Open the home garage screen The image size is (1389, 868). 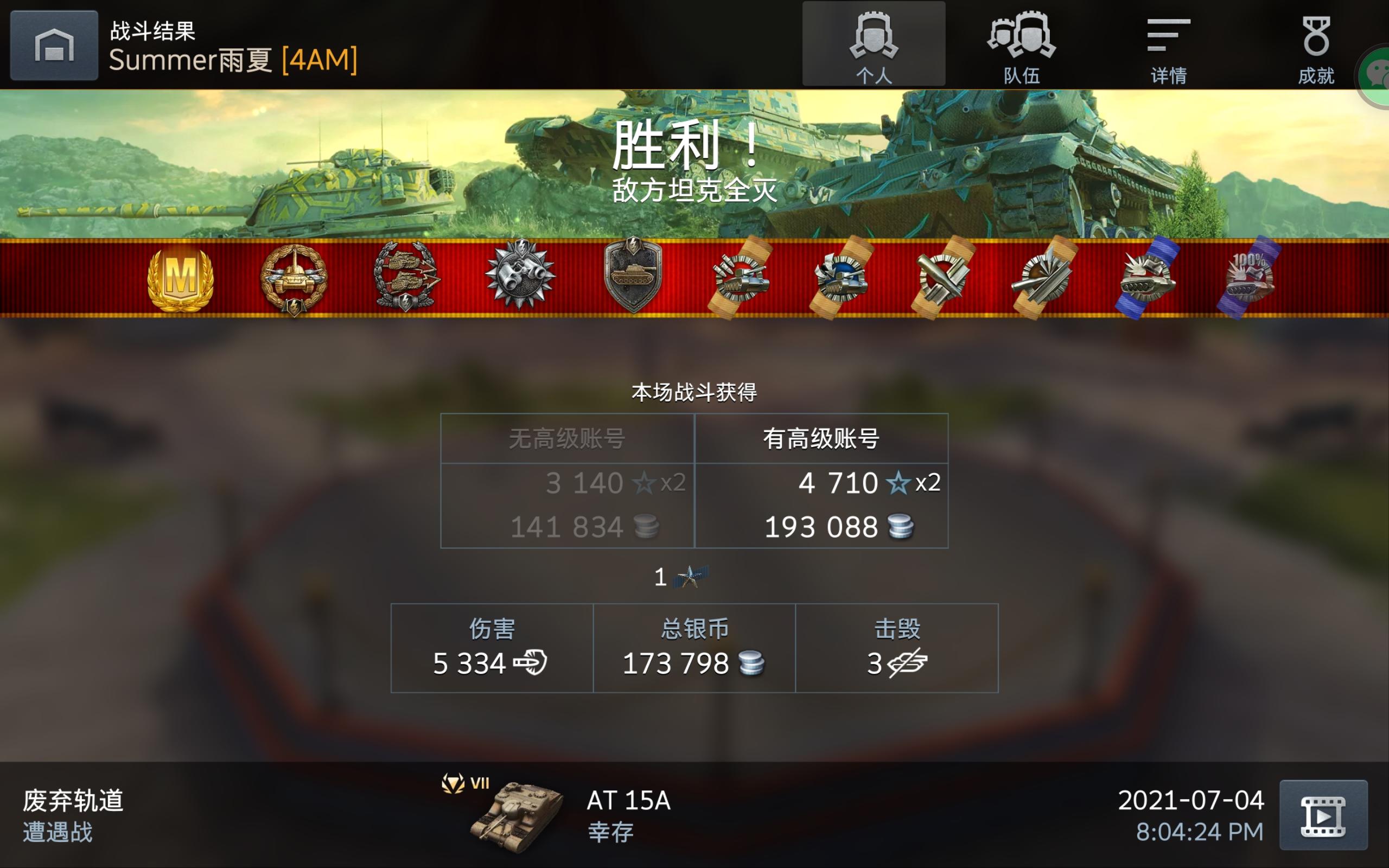tap(54, 45)
